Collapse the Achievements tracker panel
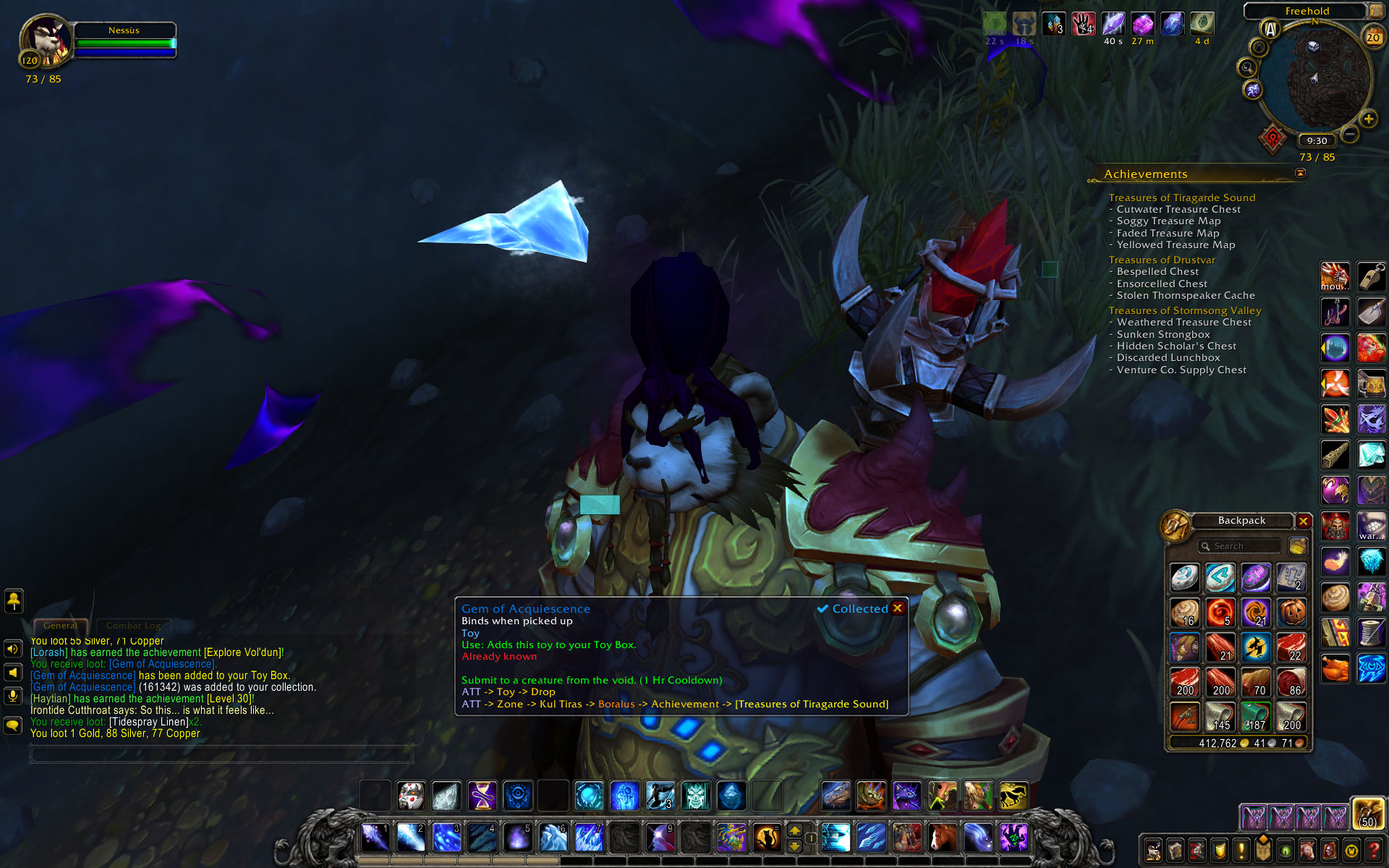The height and width of the screenshot is (868, 1389). [1300, 173]
